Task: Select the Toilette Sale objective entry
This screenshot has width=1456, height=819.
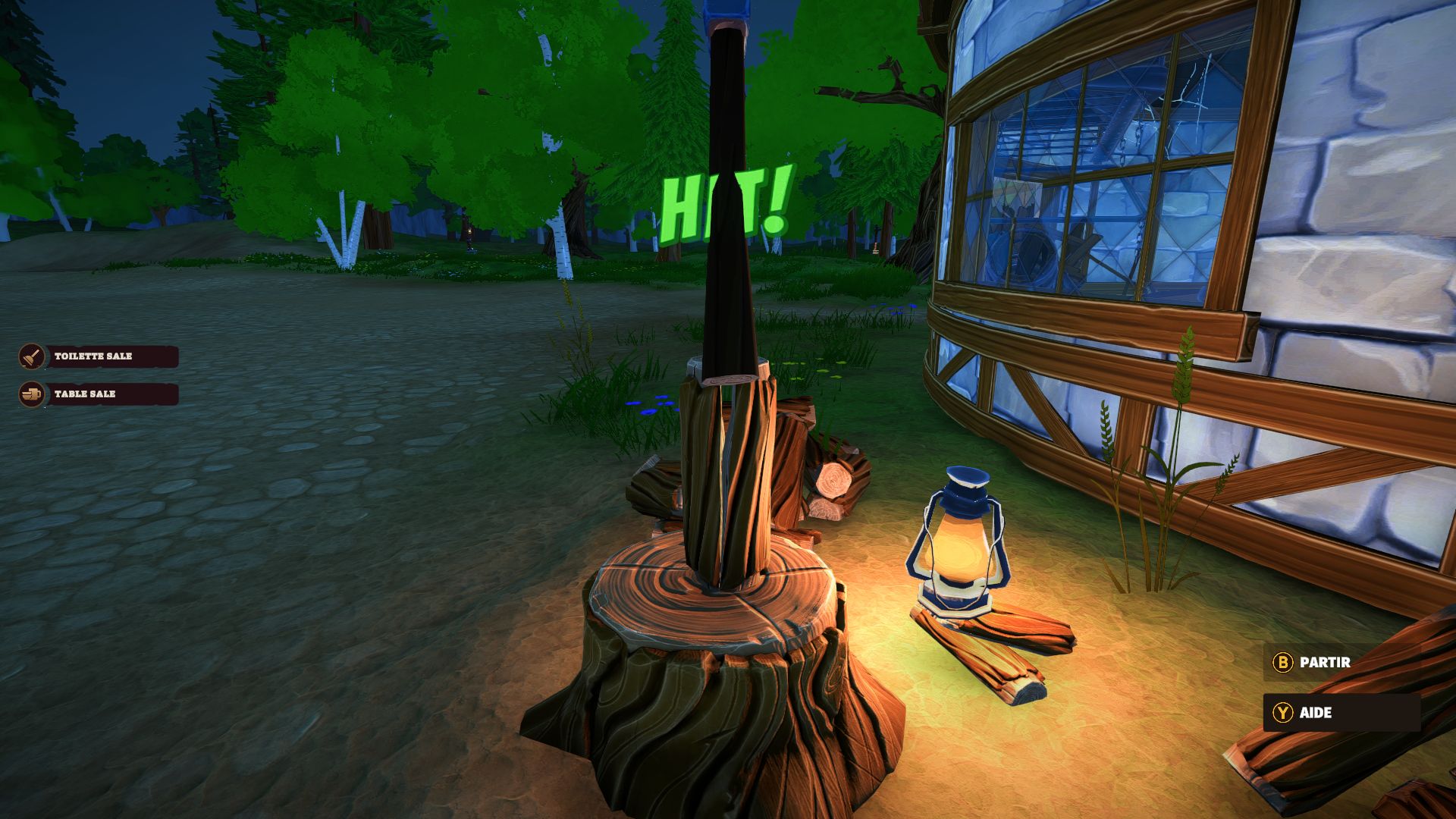Action: [x=99, y=356]
